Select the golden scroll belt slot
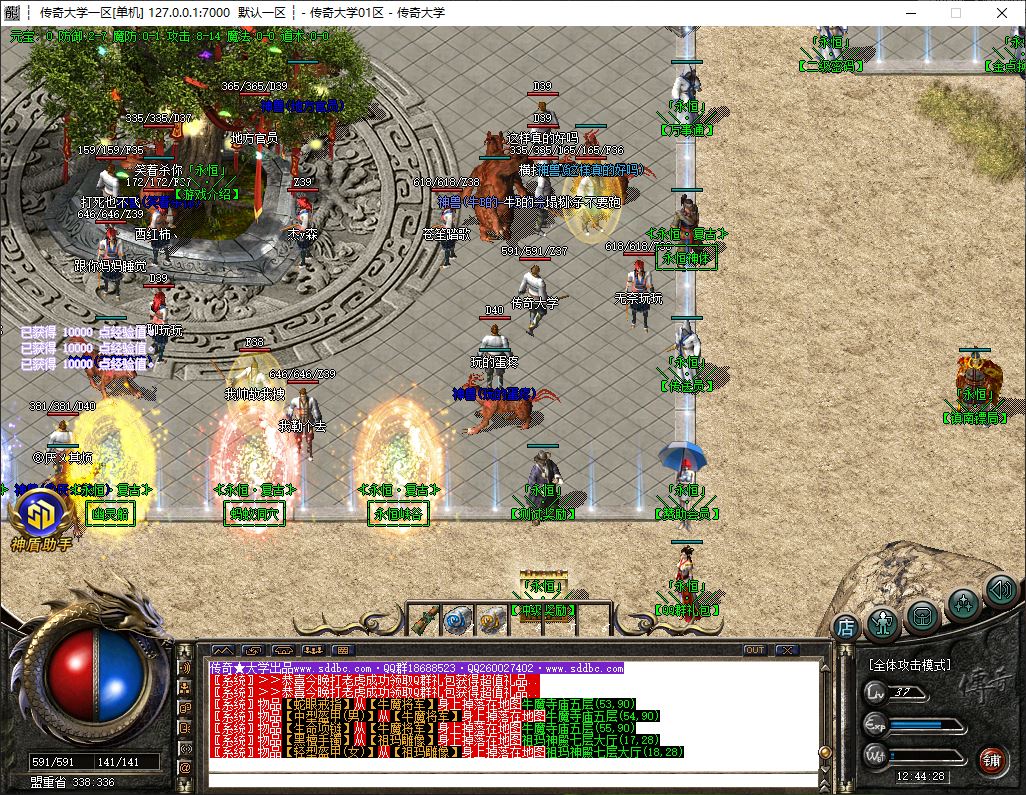 click(x=491, y=620)
